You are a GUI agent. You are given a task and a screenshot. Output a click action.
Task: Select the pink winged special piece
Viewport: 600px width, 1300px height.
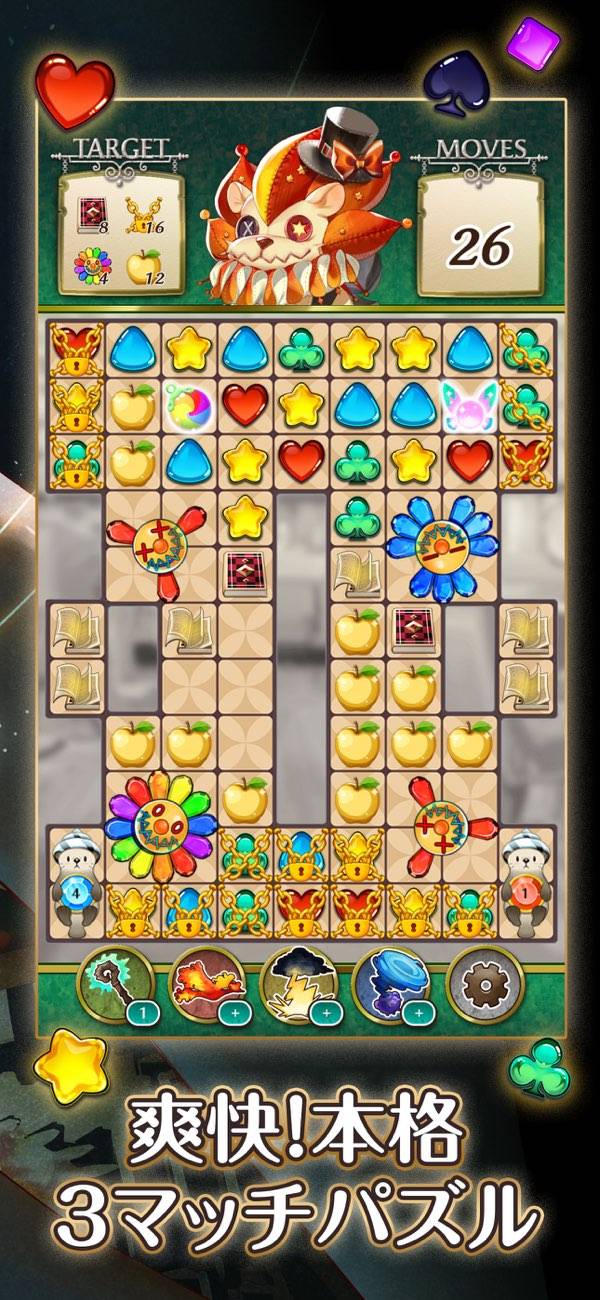(x=468, y=406)
